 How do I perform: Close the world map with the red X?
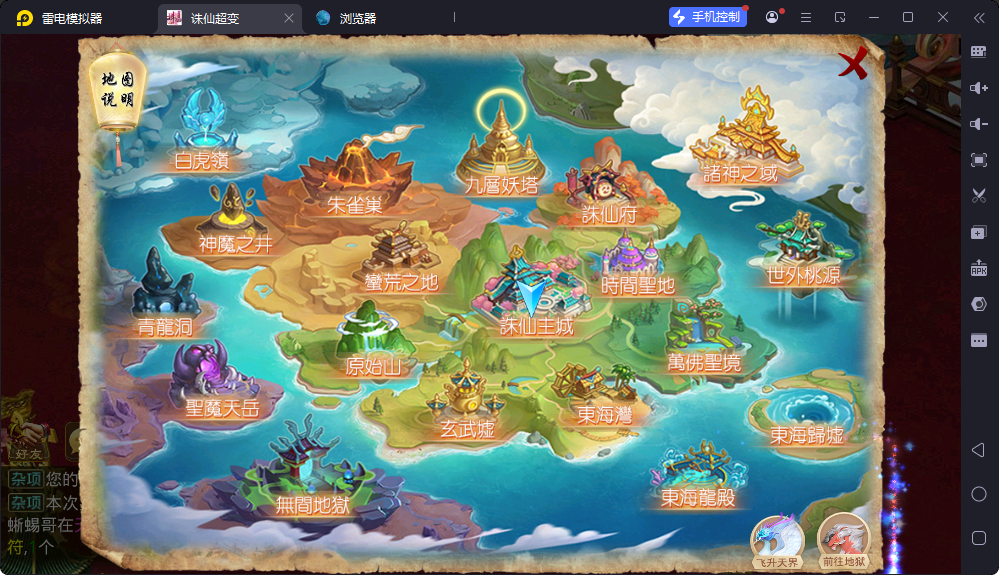point(852,66)
